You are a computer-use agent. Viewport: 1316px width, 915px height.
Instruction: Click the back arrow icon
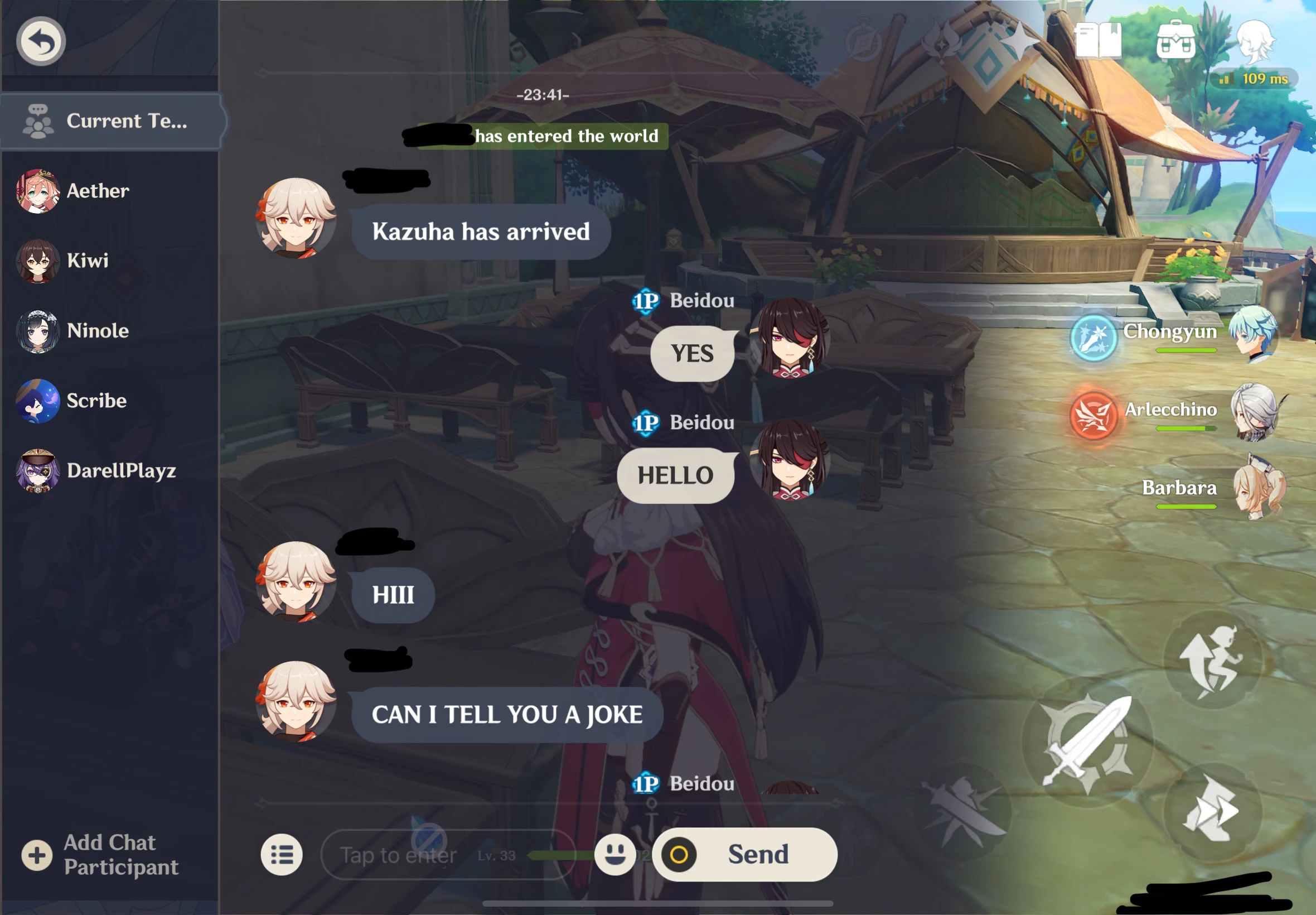click(x=41, y=40)
